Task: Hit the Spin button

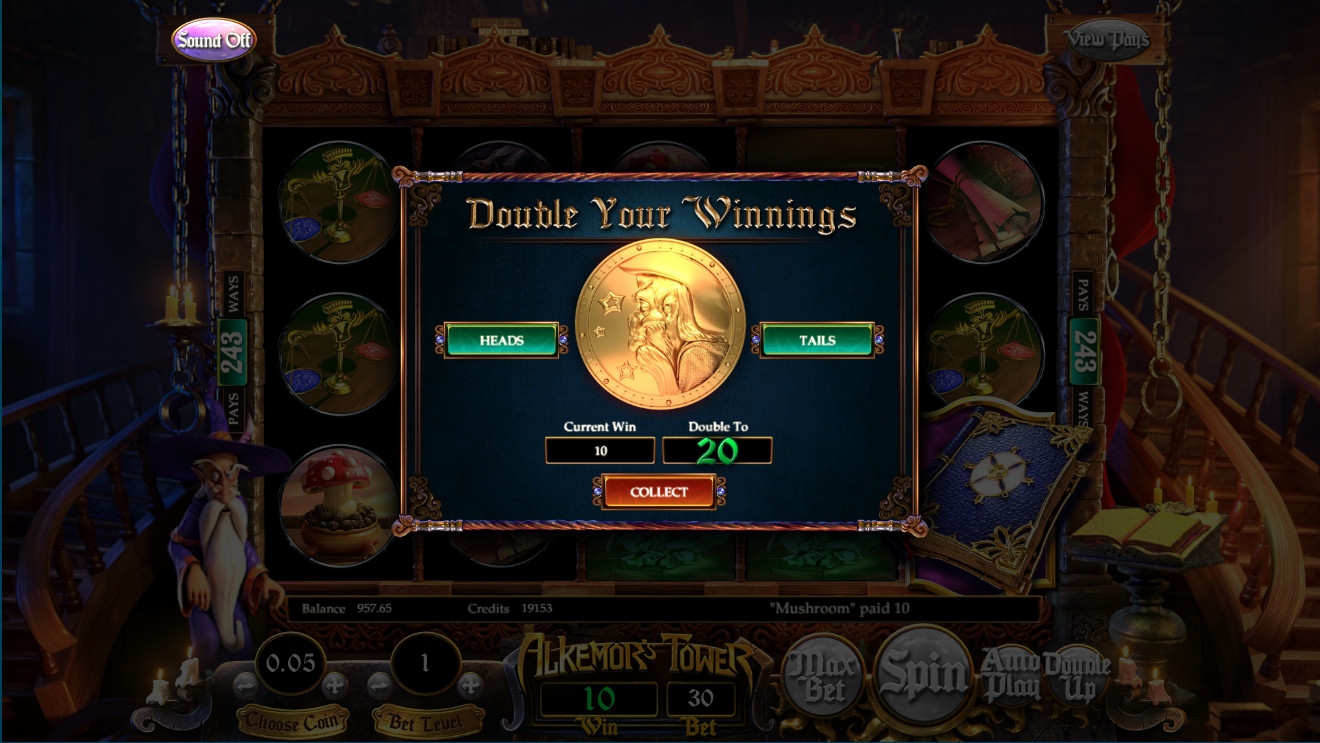Action: (922, 675)
